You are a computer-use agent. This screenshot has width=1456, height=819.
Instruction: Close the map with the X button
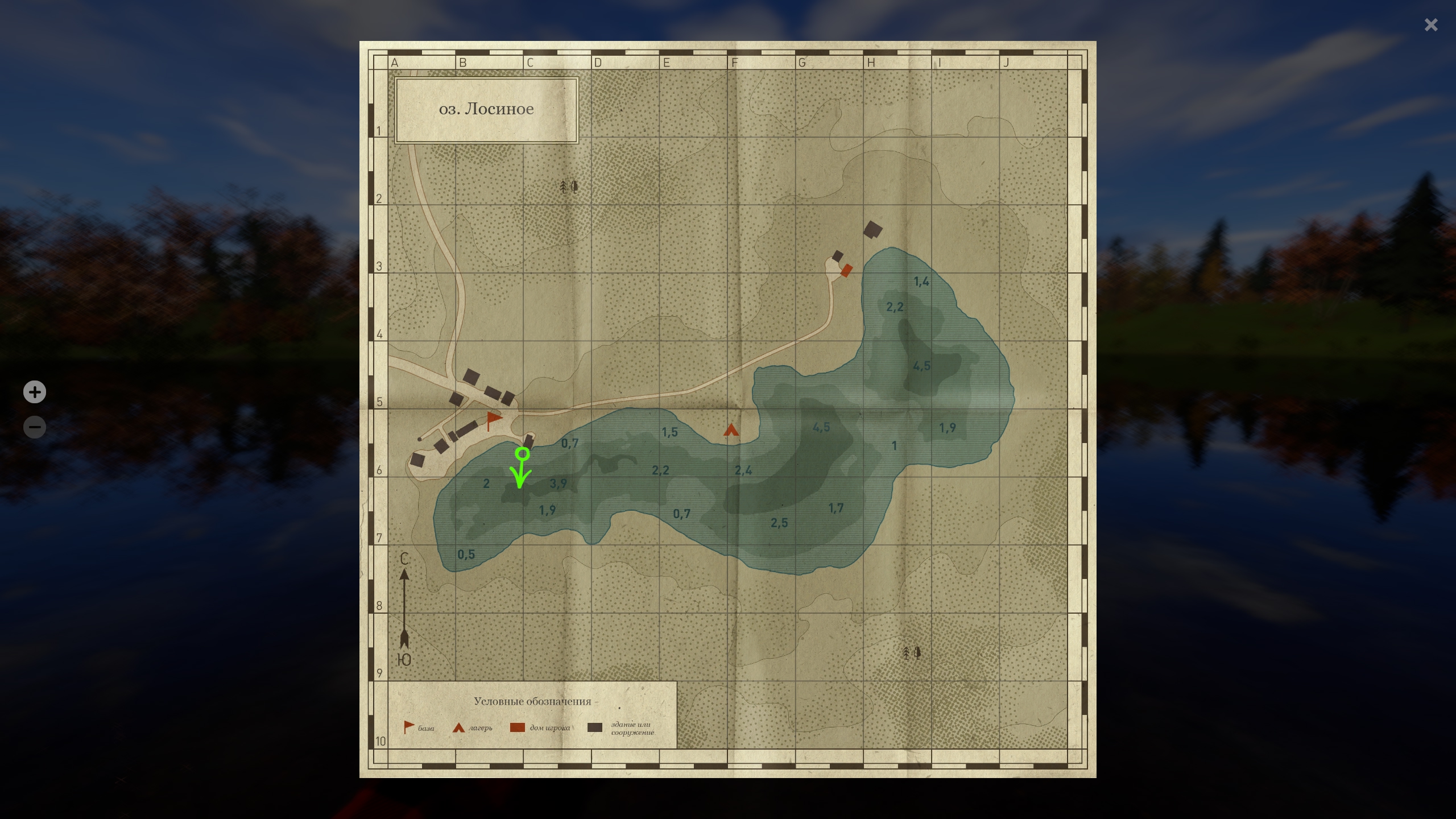tap(1430, 25)
